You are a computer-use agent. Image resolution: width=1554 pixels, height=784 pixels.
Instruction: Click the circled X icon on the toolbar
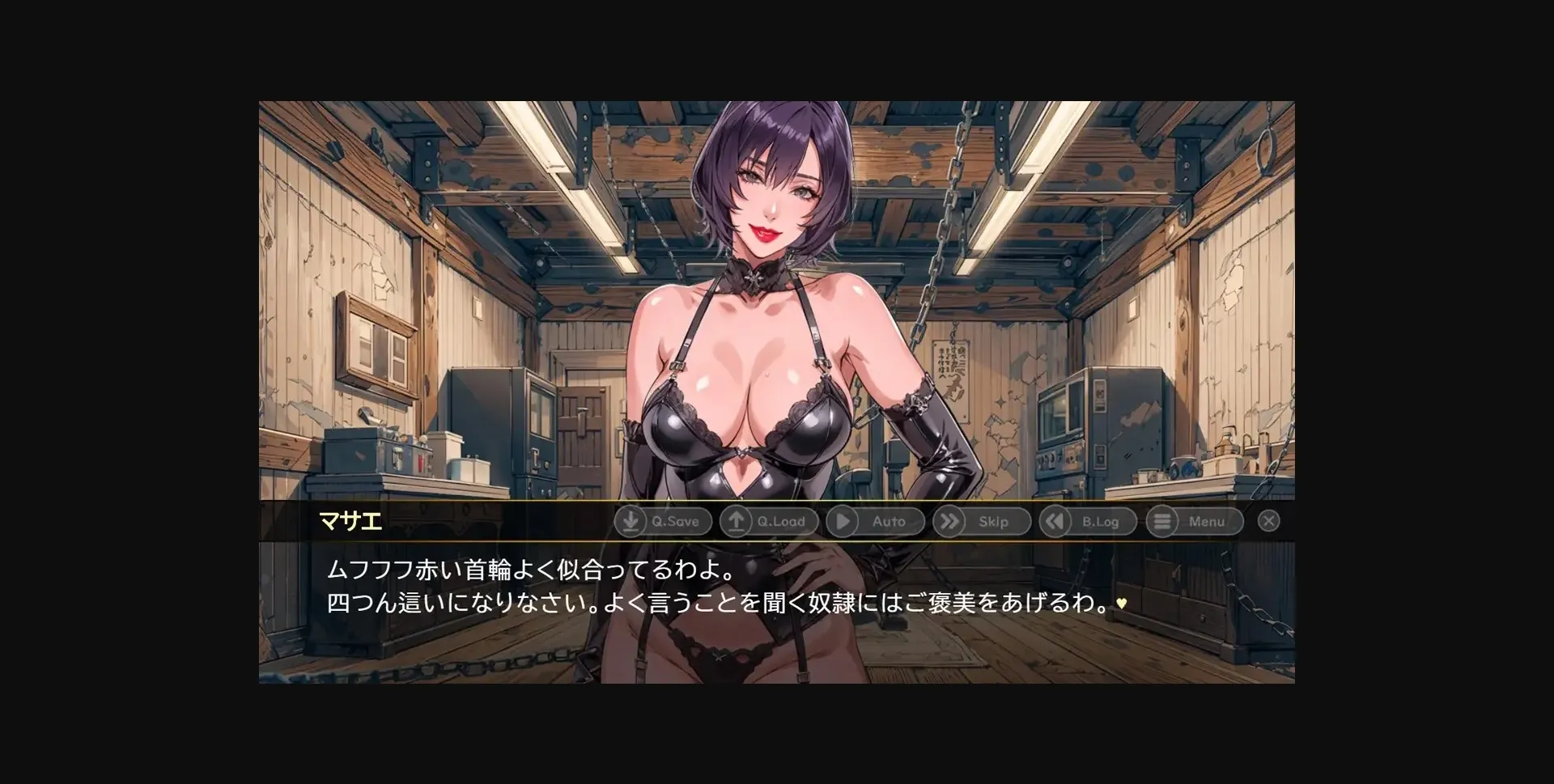(1268, 521)
